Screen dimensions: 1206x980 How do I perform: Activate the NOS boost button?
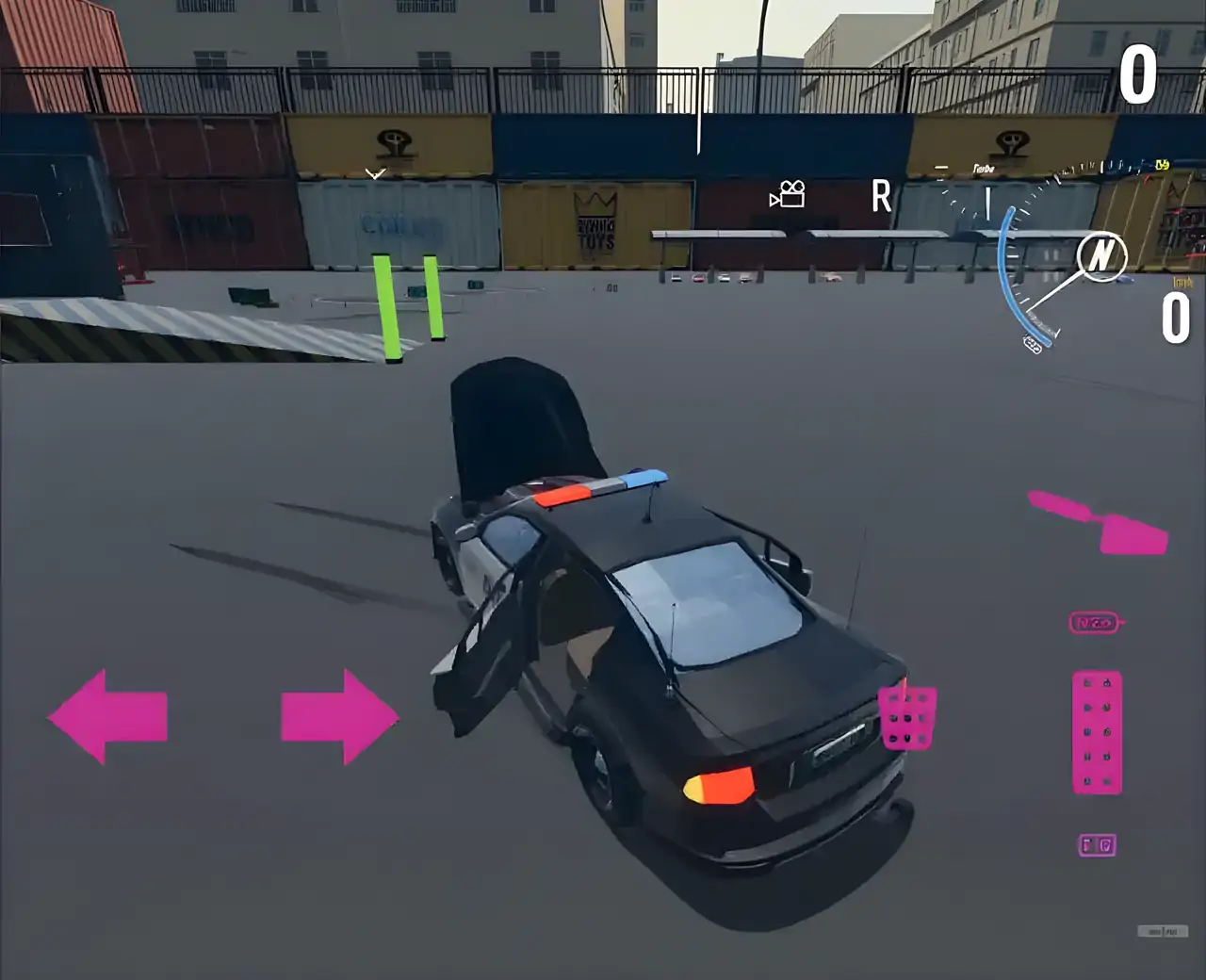(1096, 623)
